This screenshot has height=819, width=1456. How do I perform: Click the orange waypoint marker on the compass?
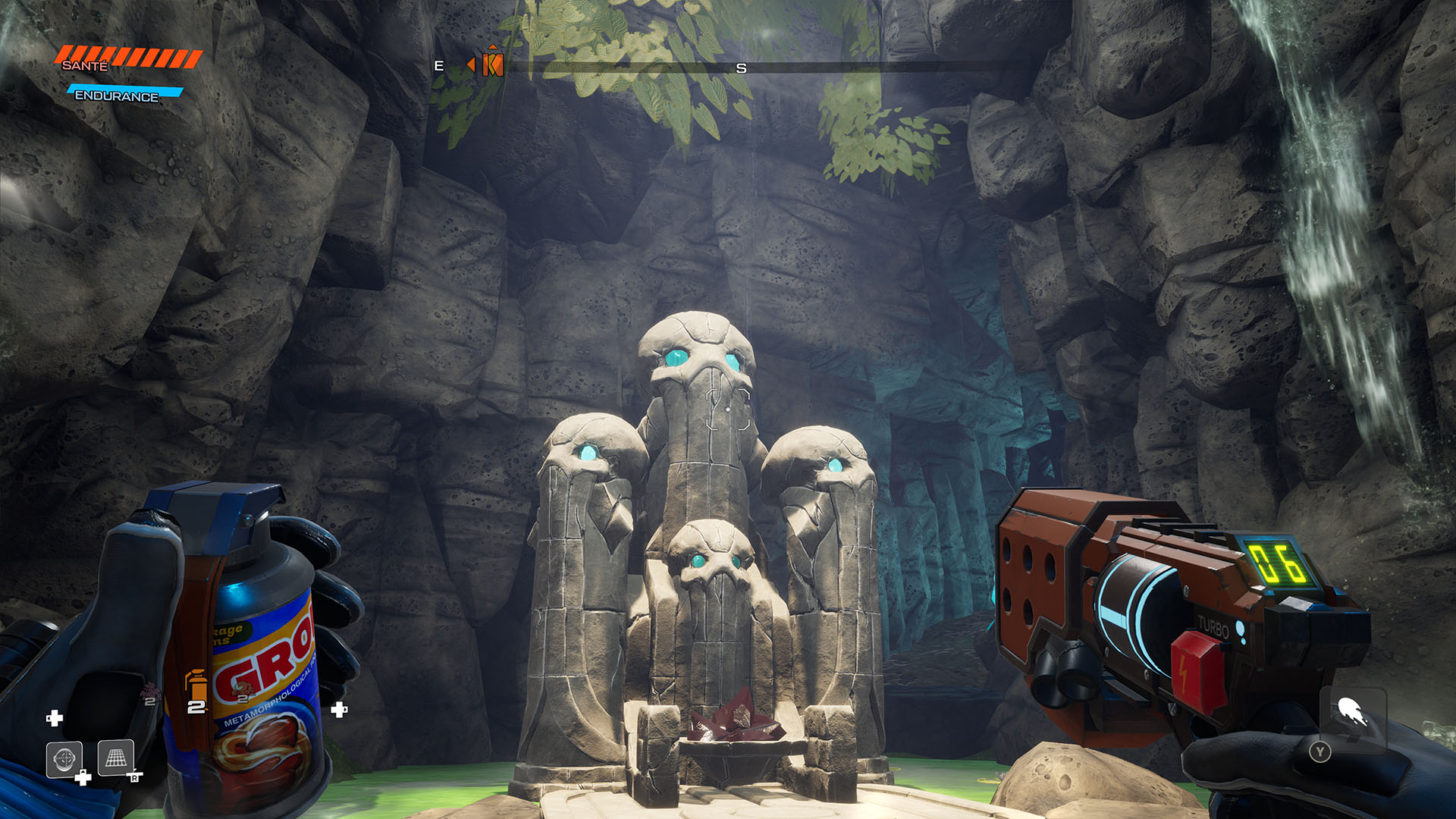(x=493, y=64)
